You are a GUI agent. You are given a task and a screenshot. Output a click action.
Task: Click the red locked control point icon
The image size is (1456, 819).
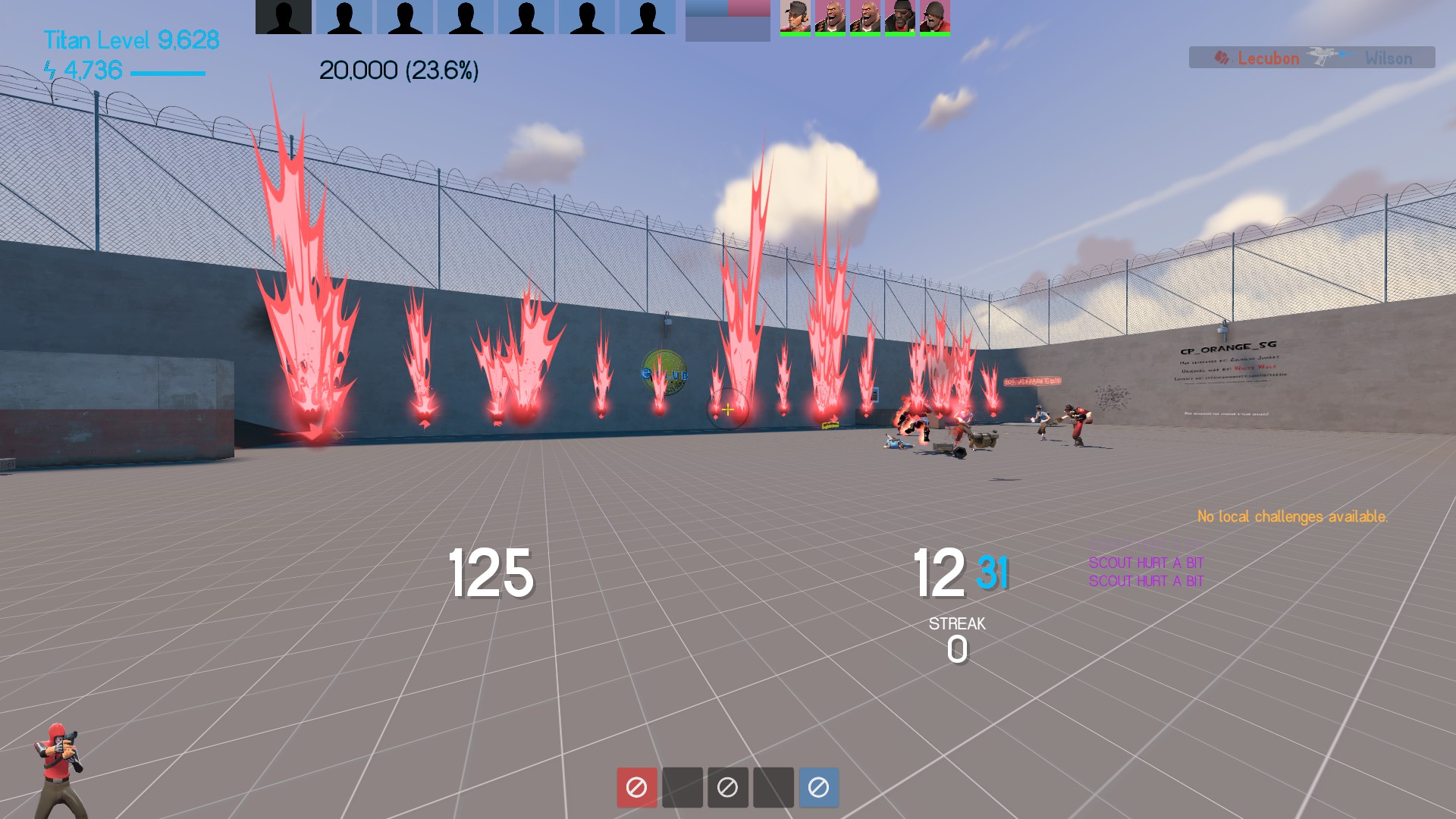click(x=636, y=787)
